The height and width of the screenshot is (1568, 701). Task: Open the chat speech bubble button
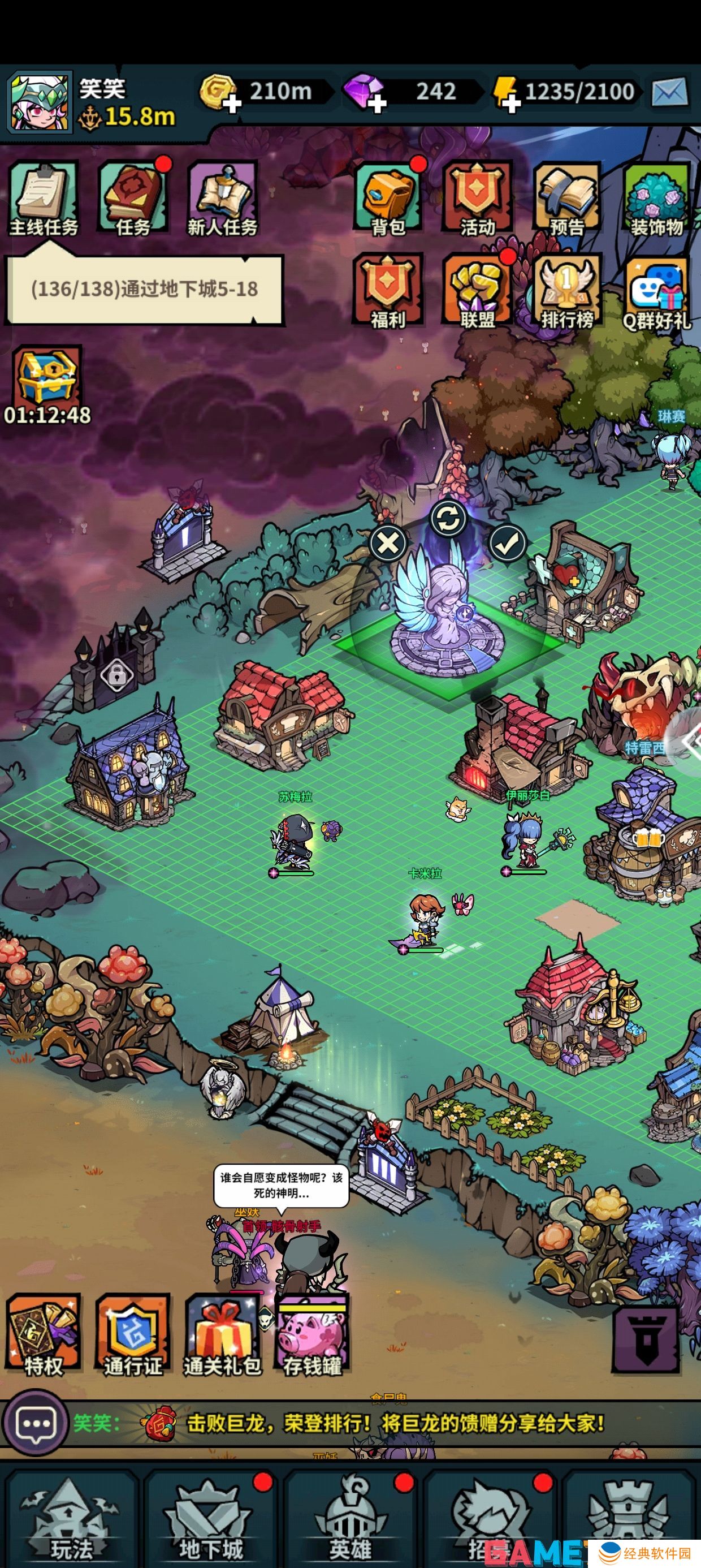[x=35, y=1423]
